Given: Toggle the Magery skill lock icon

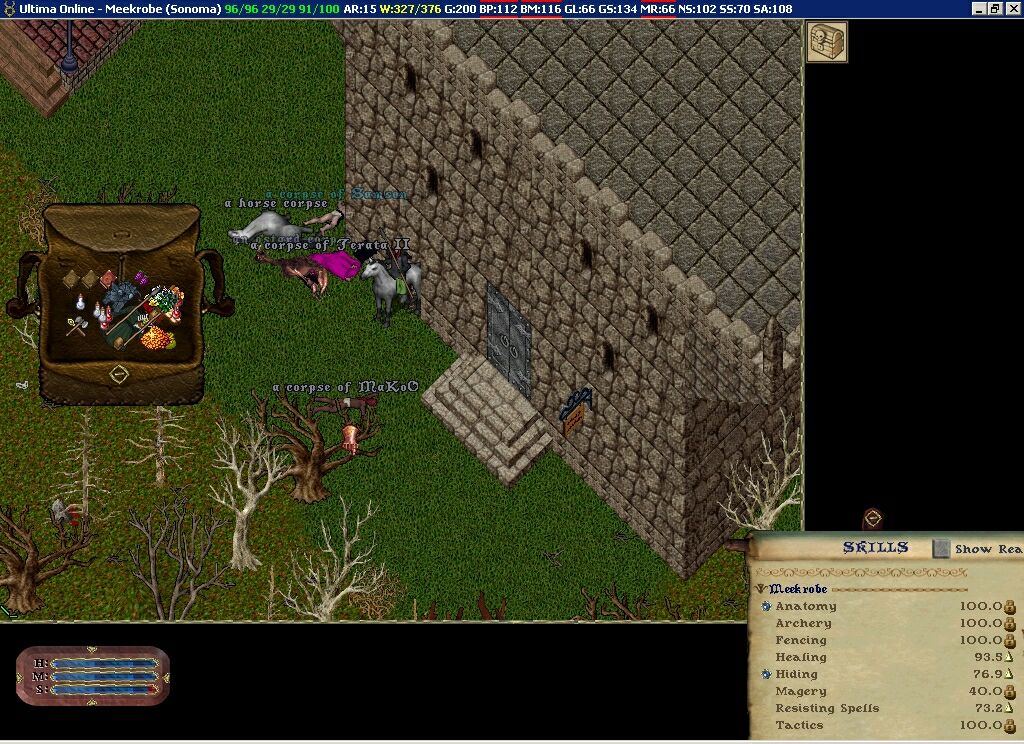Looking at the screenshot, I should (1009, 691).
